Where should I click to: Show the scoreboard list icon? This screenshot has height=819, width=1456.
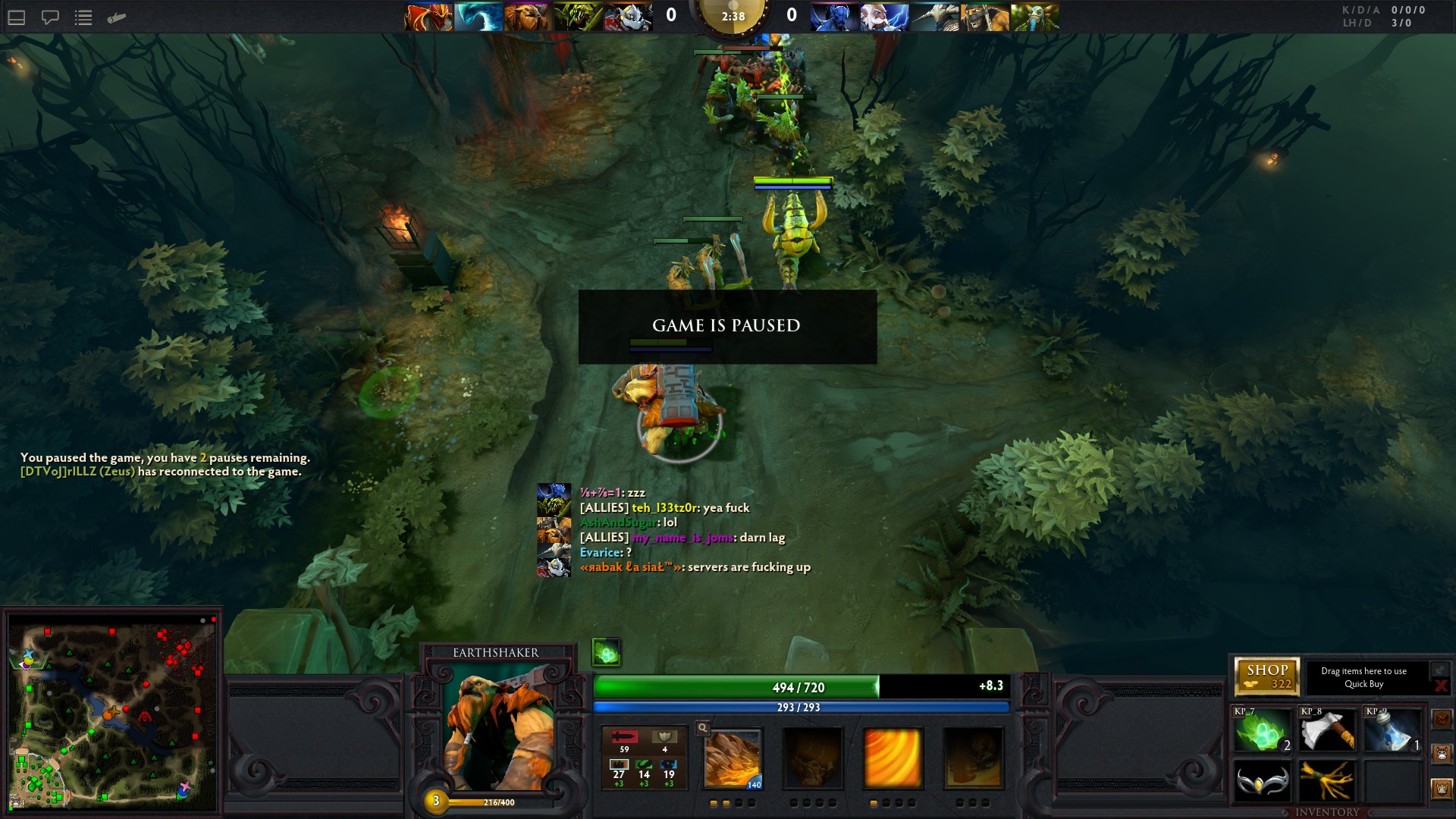point(83,17)
